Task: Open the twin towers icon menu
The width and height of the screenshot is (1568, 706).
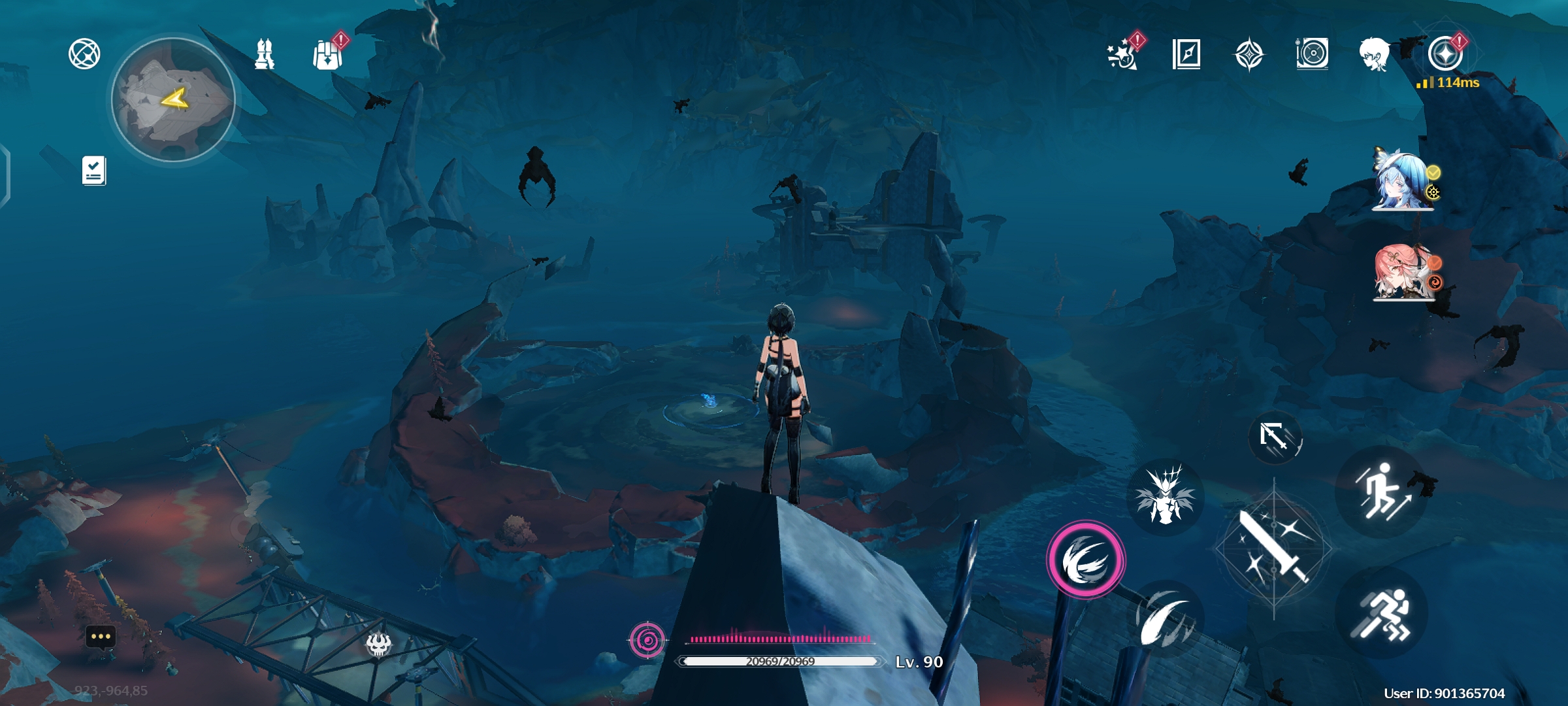Action: (264, 54)
